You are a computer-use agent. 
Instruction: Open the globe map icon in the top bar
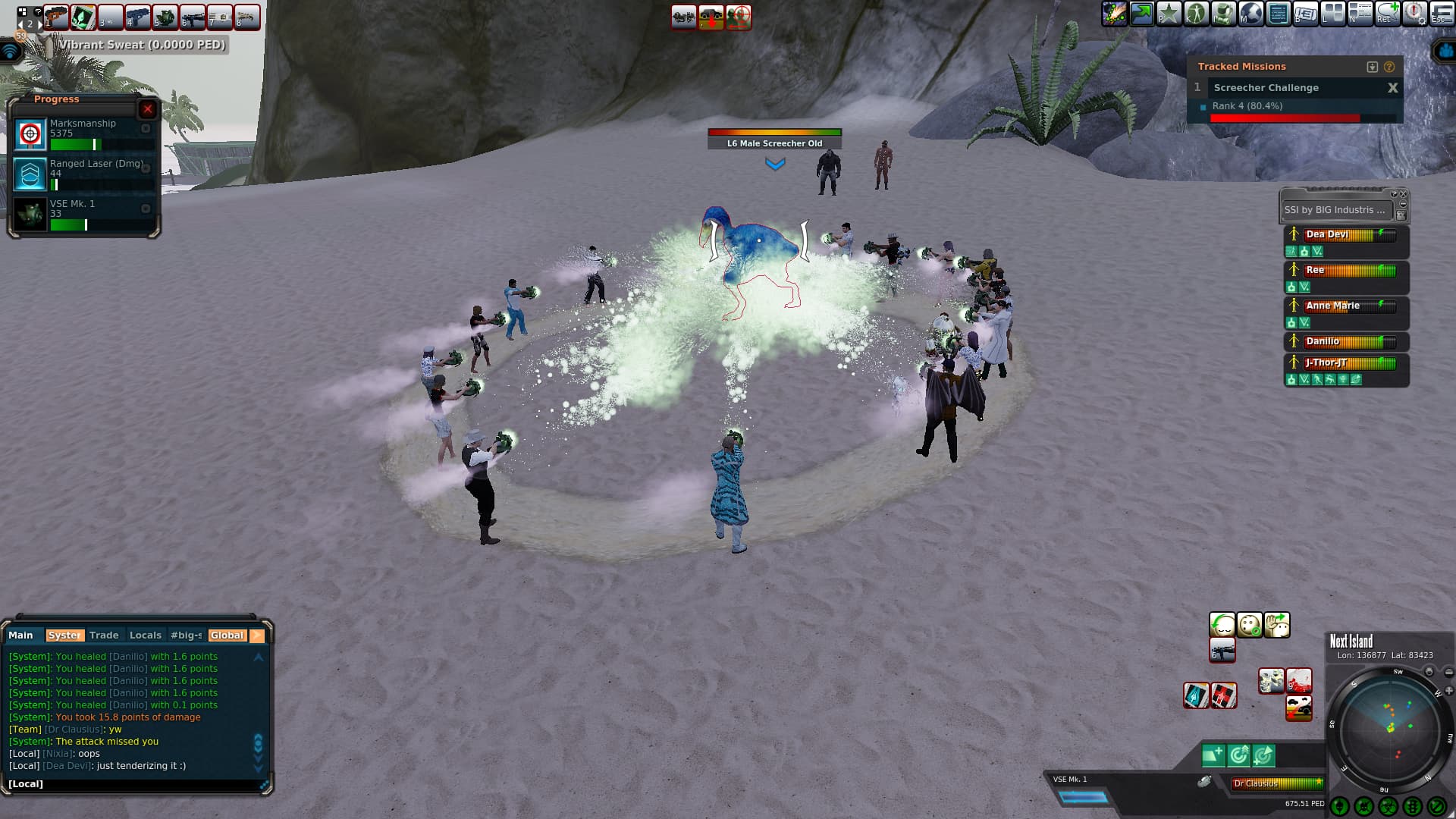point(1251,14)
